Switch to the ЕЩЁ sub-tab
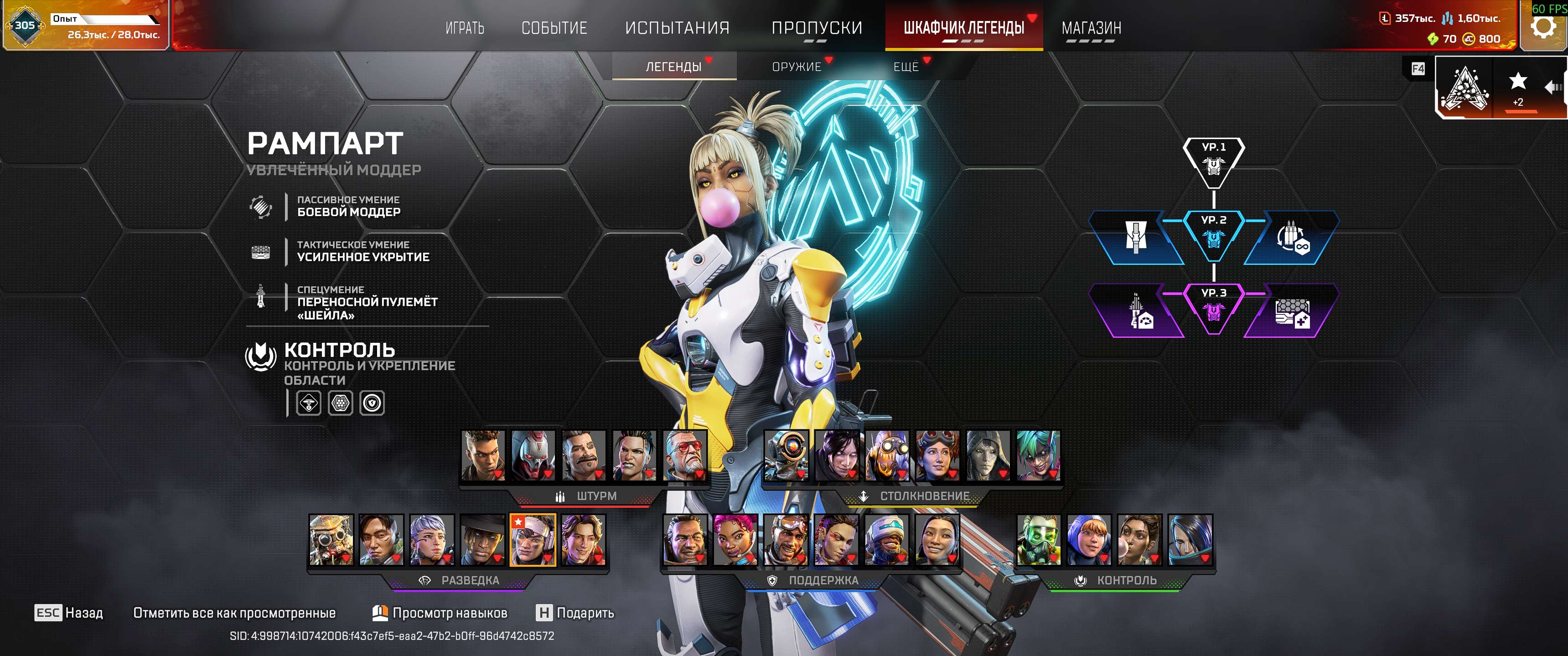Viewport: 1568px width, 656px height. coord(906,67)
